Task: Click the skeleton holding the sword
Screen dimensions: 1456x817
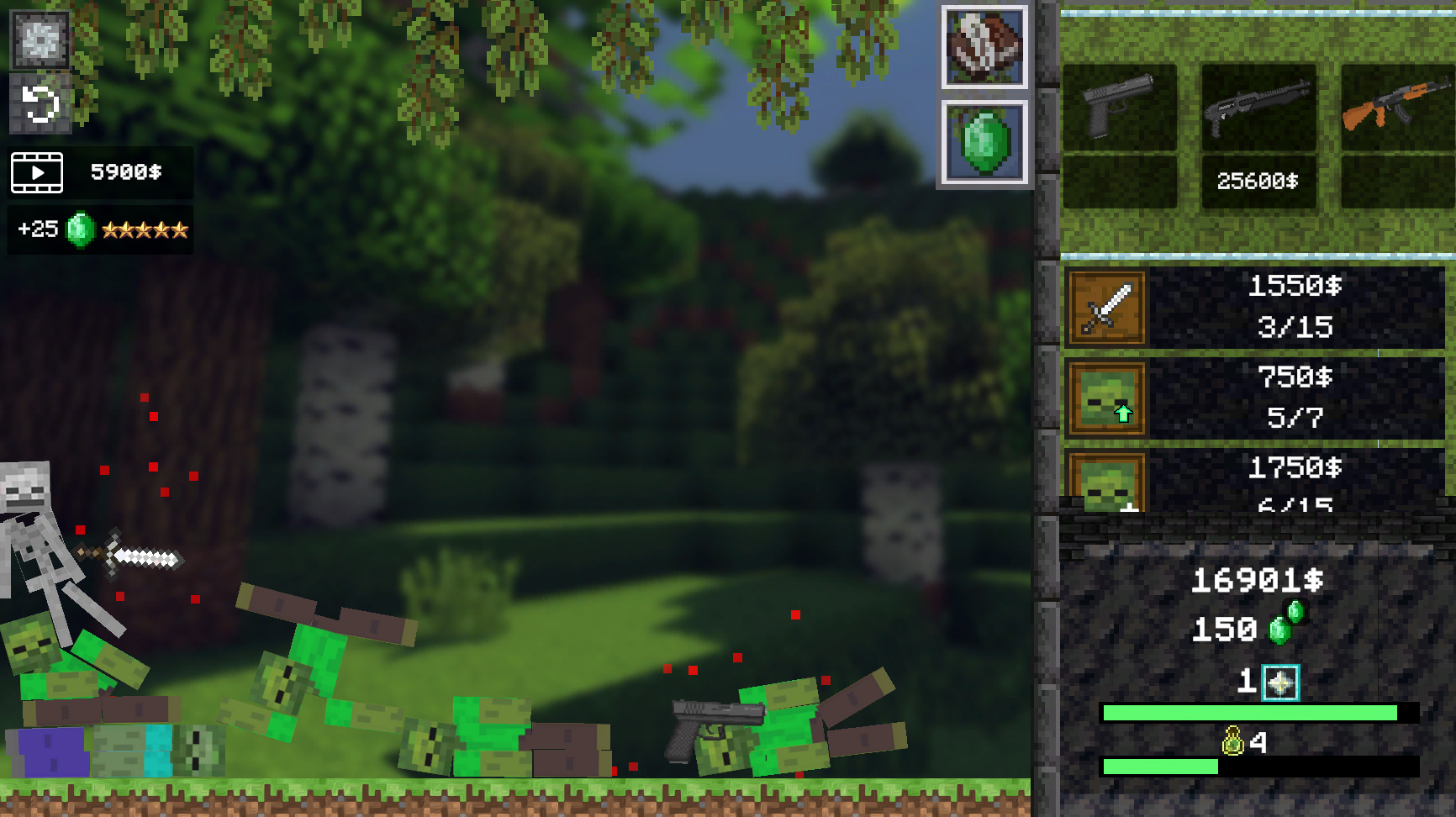Action: click(34, 530)
